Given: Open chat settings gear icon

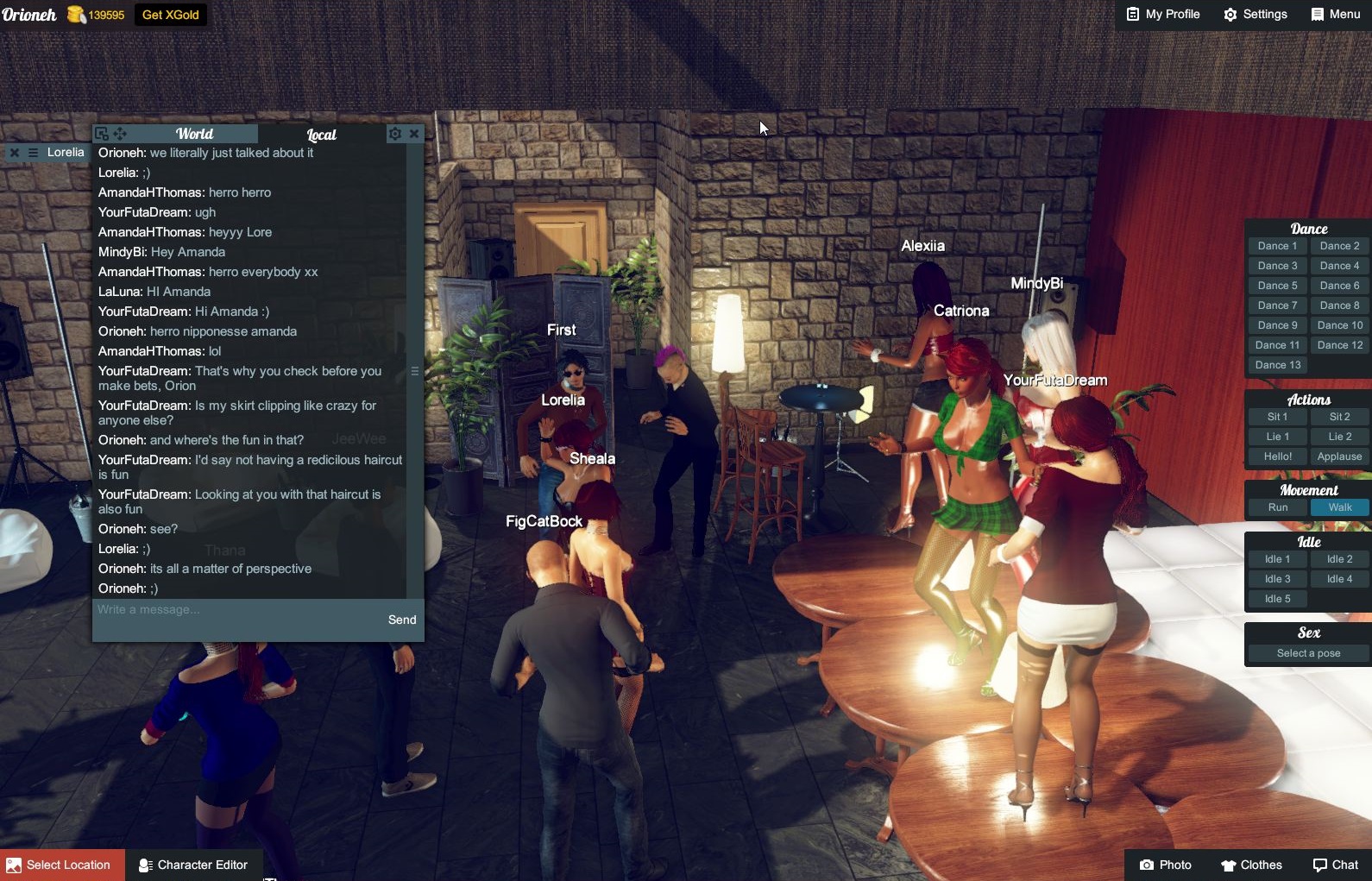Looking at the screenshot, I should click(x=395, y=134).
